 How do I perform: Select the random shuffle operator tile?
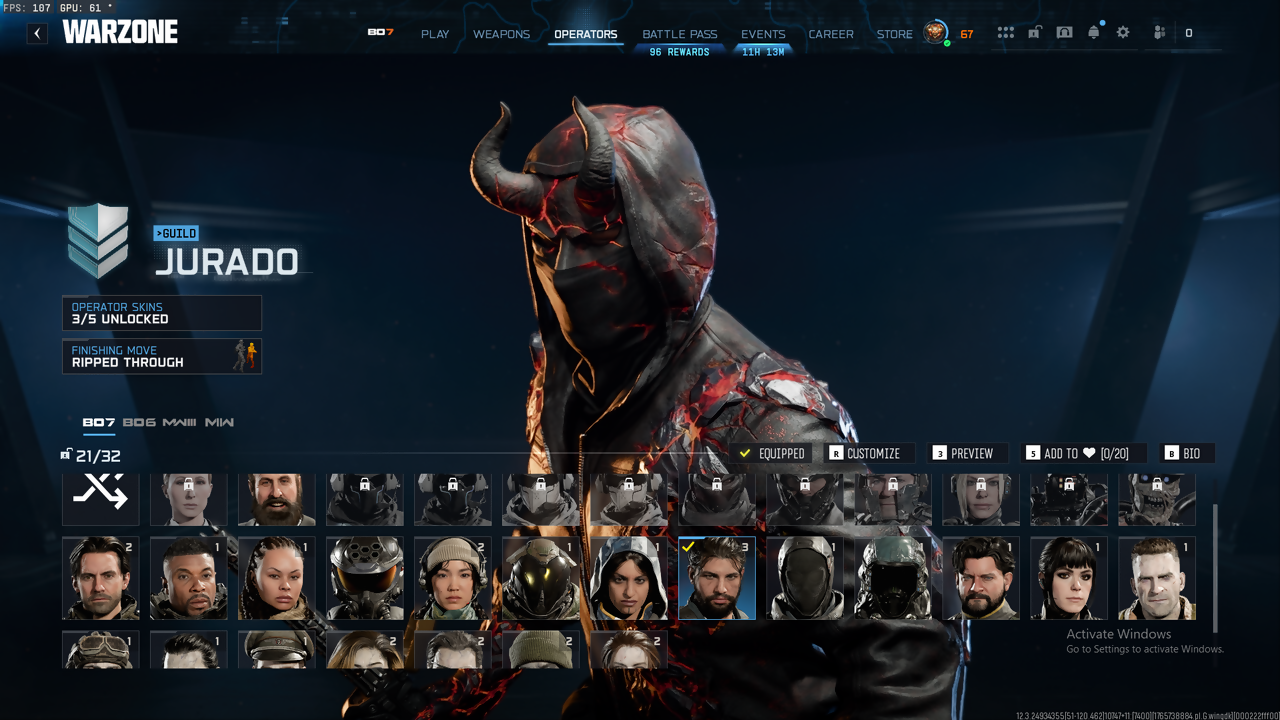click(x=101, y=496)
